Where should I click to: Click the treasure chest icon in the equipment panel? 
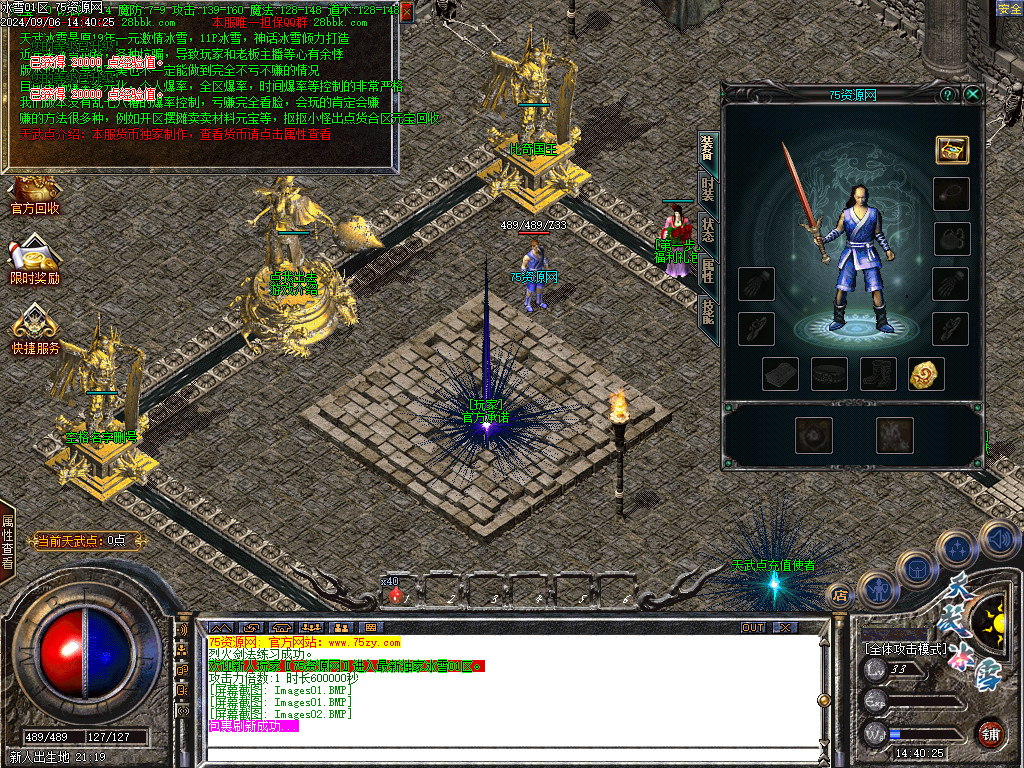click(951, 150)
